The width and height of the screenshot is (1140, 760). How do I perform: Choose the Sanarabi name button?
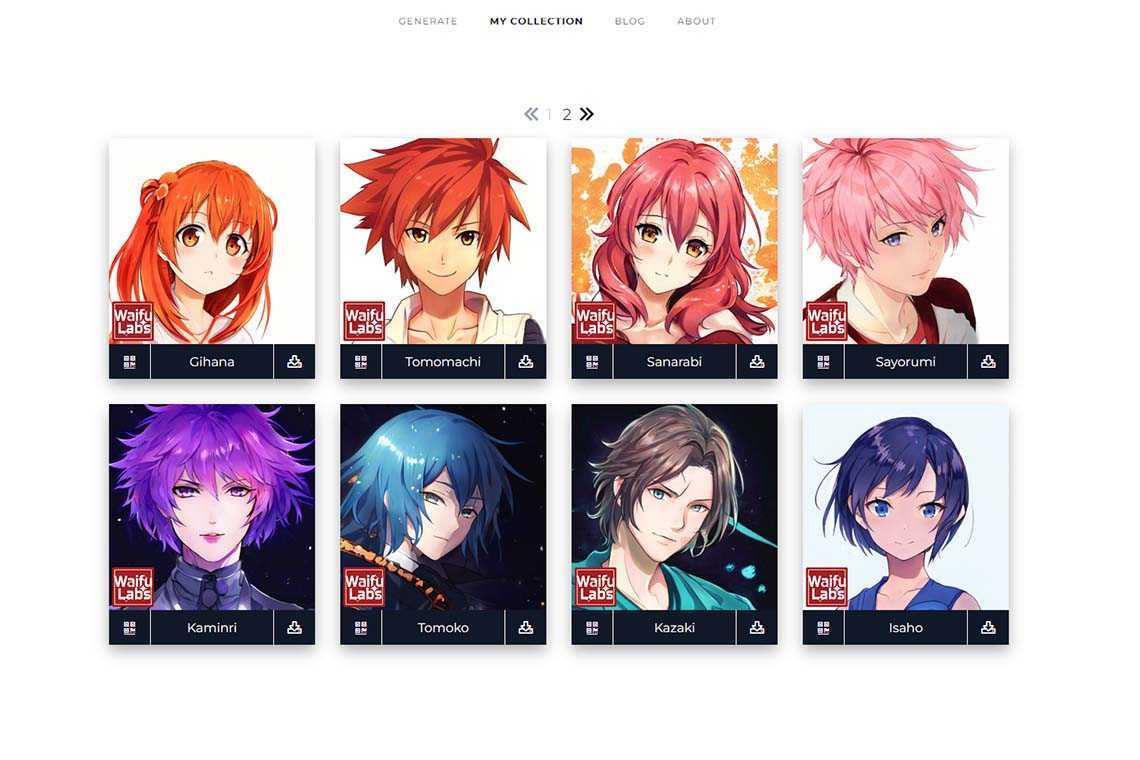pos(674,362)
